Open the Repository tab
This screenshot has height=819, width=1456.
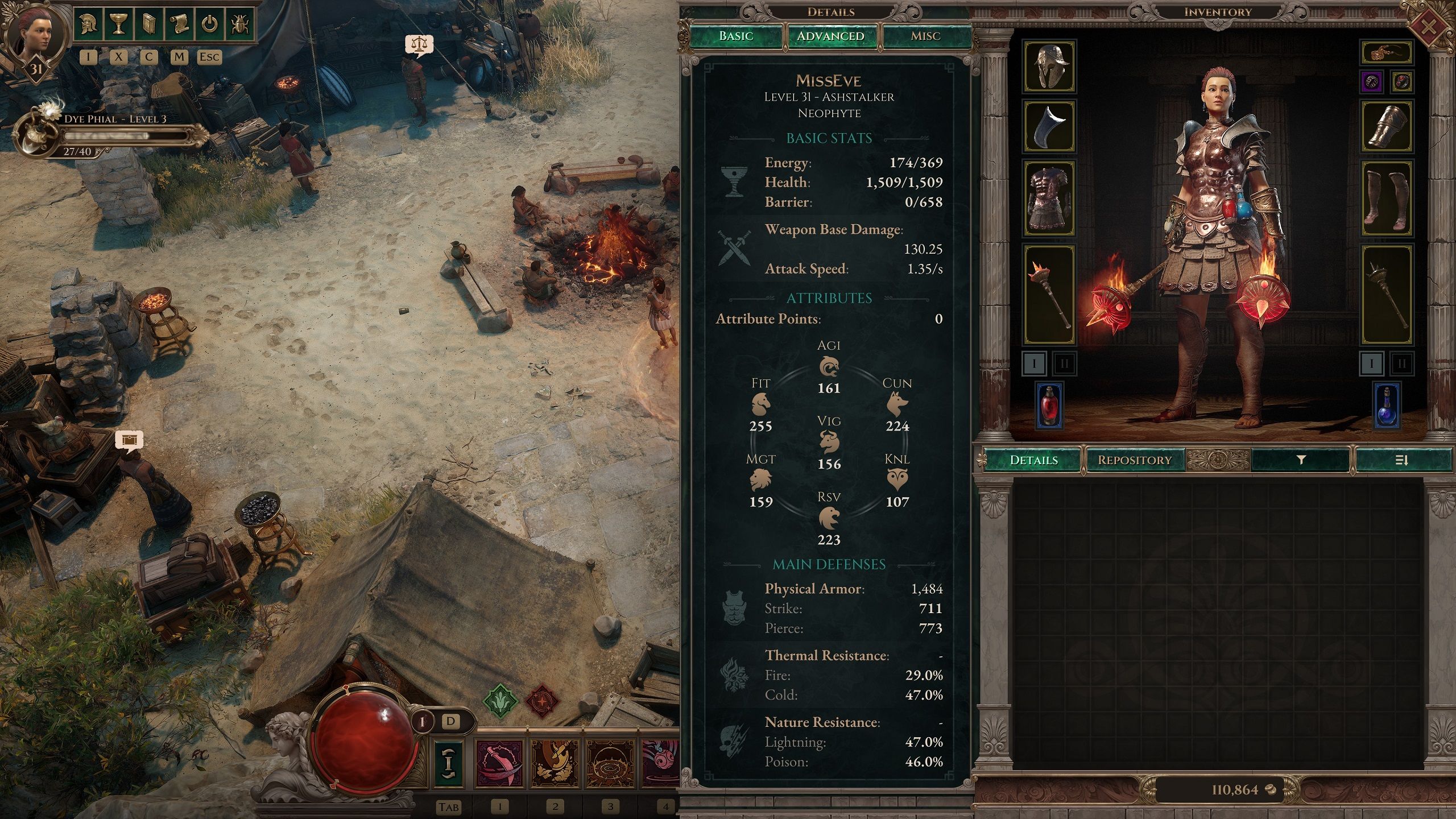pos(1135,460)
